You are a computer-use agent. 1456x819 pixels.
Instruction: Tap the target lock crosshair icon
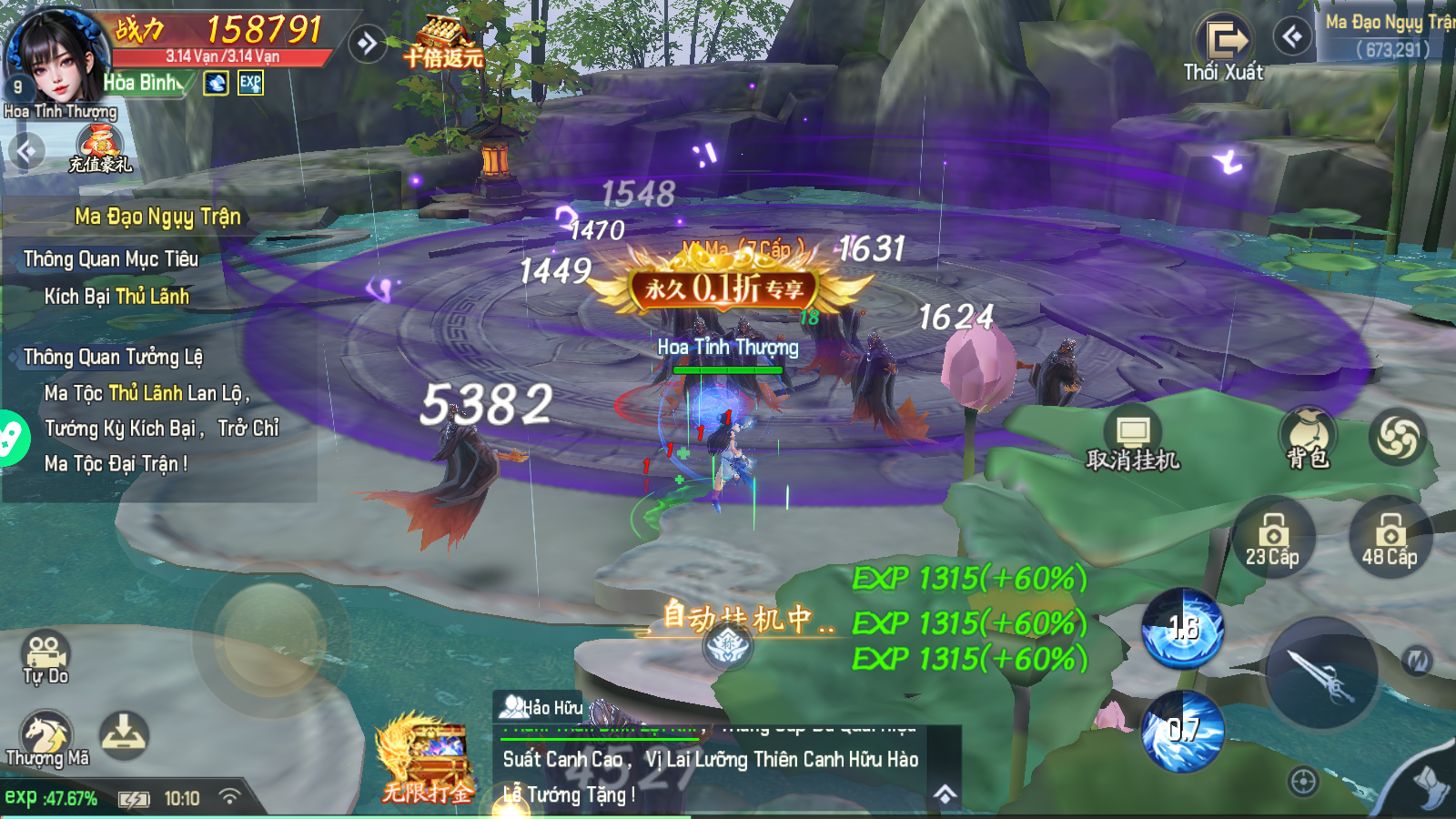point(1303,781)
